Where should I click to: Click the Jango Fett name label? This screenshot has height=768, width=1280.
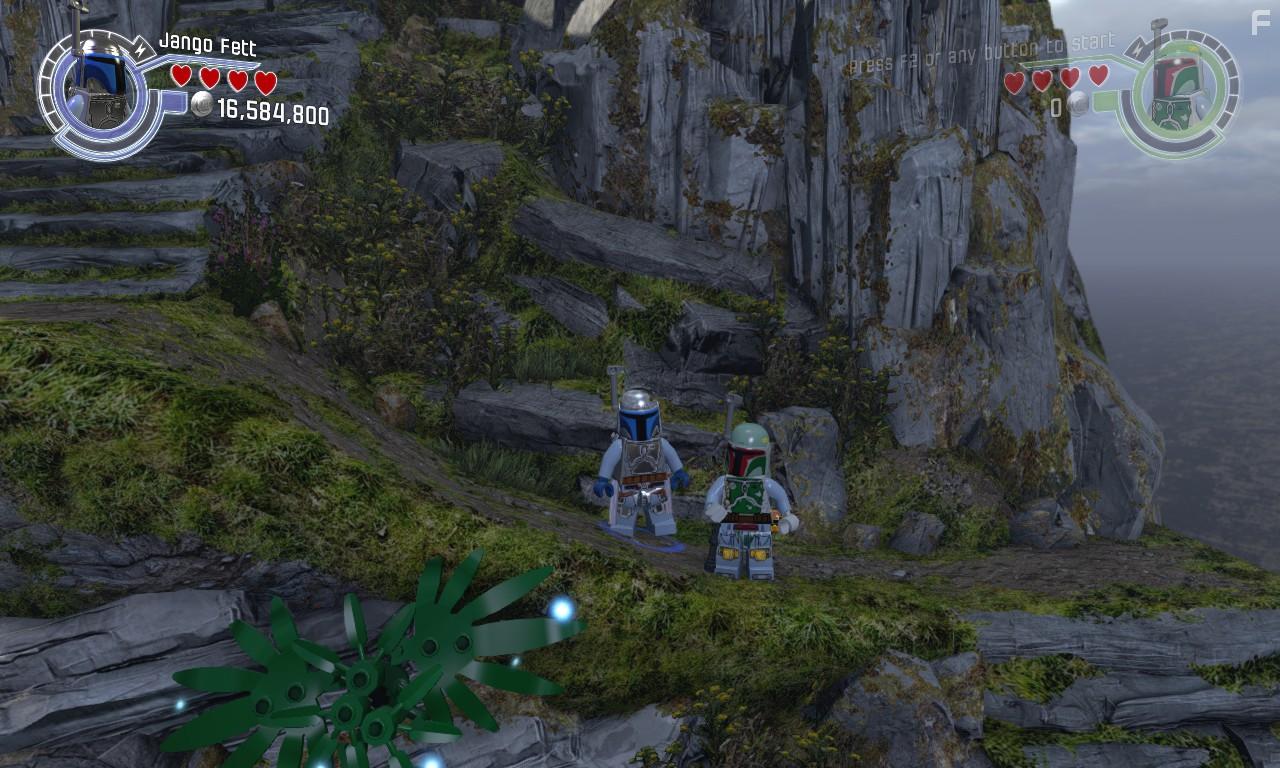(x=207, y=45)
